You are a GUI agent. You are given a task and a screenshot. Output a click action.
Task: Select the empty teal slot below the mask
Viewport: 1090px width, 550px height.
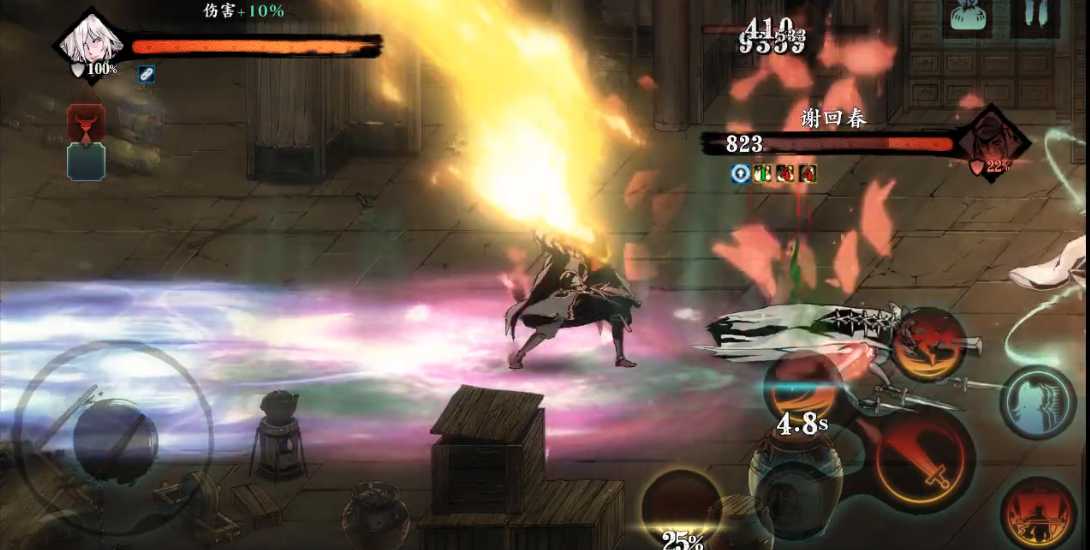point(86,161)
